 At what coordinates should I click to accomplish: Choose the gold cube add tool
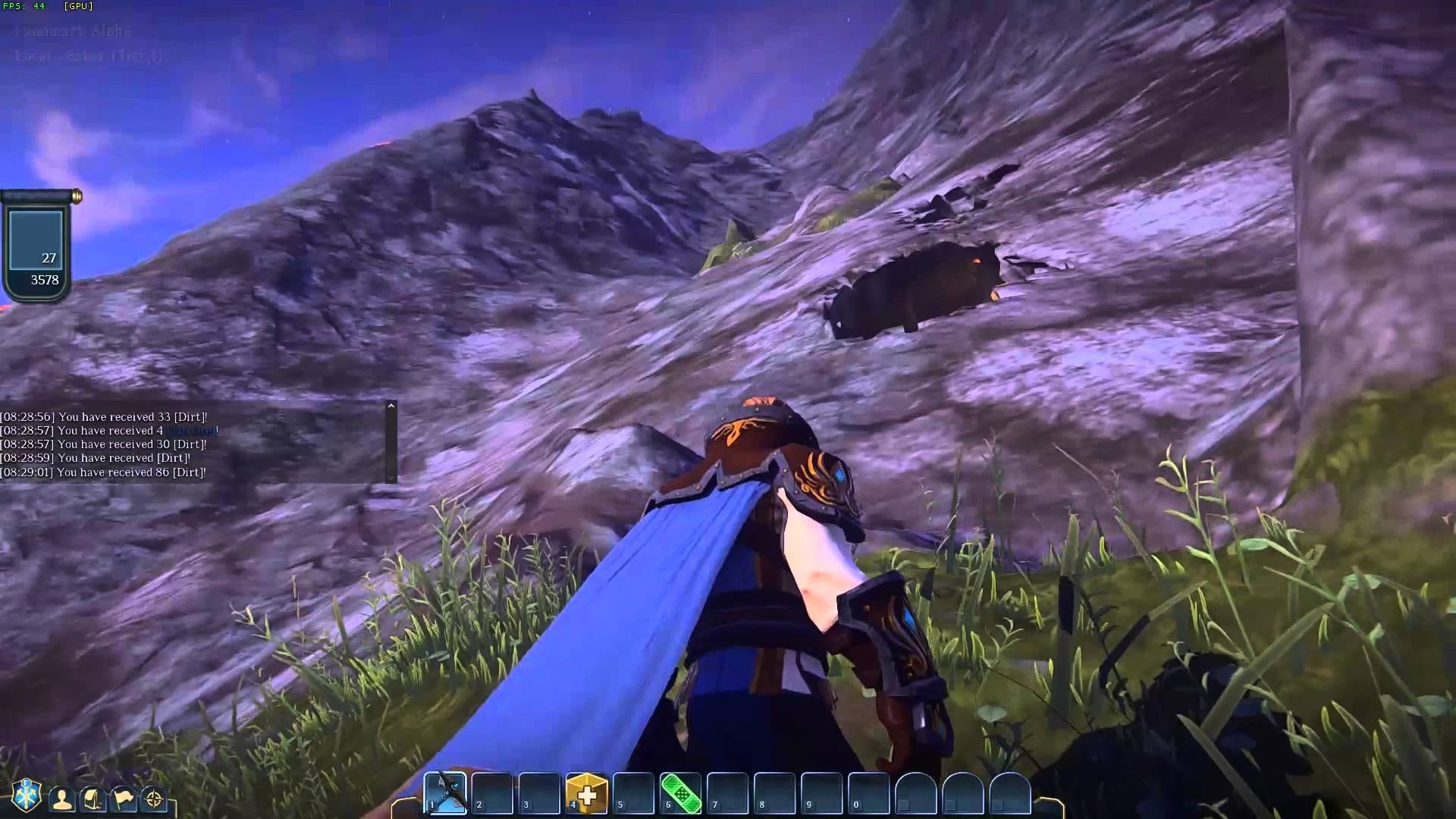(x=586, y=793)
